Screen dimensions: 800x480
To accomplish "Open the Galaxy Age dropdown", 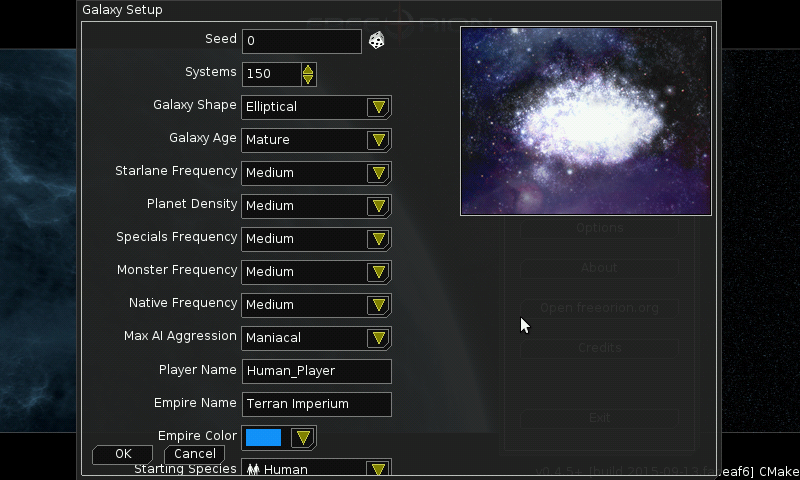I will tap(316, 140).
